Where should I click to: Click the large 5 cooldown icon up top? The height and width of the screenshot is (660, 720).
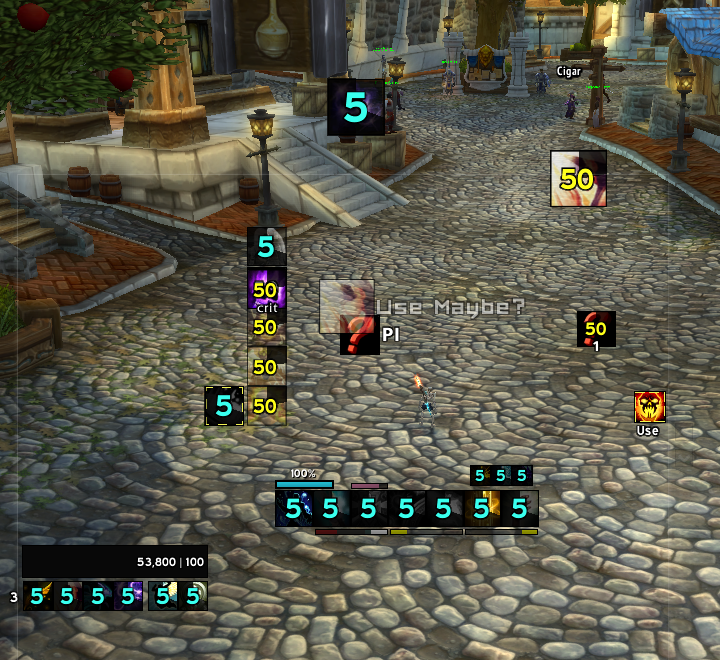(356, 107)
